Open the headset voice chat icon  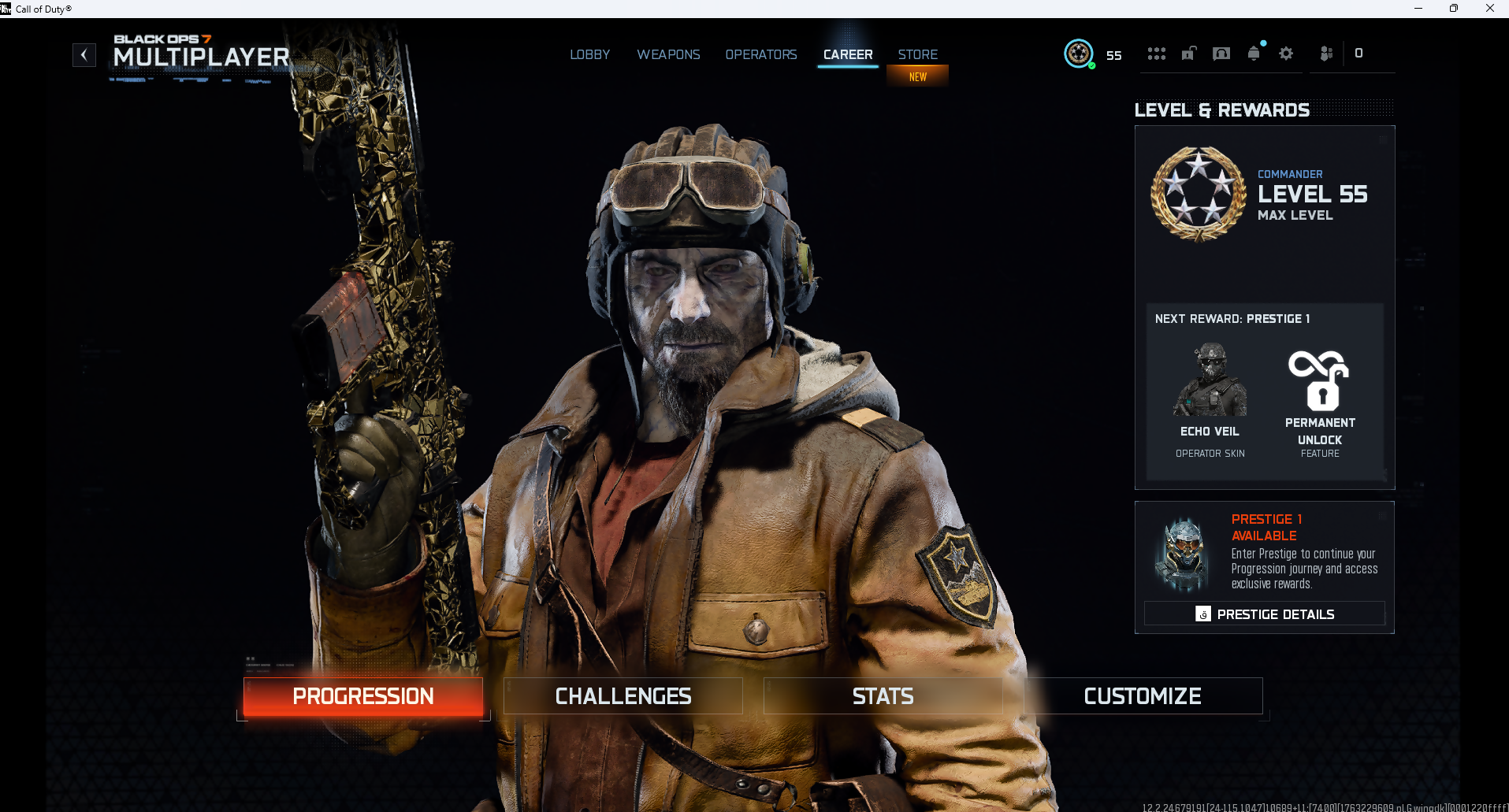pos(1221,54)
